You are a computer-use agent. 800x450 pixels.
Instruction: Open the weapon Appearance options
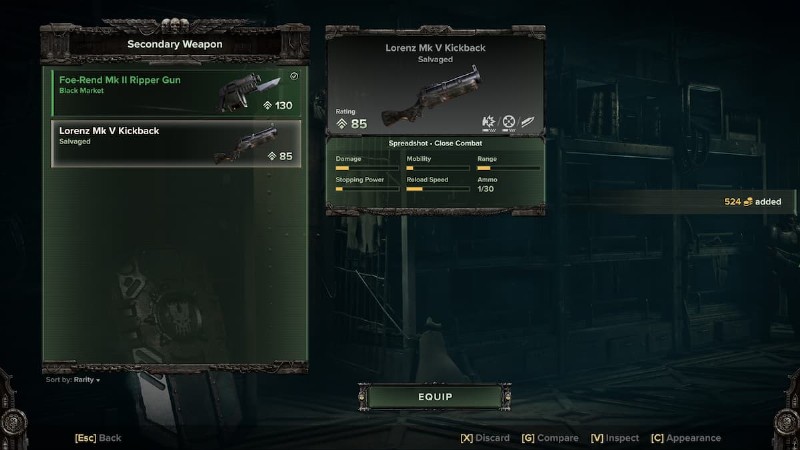(685, 438)
